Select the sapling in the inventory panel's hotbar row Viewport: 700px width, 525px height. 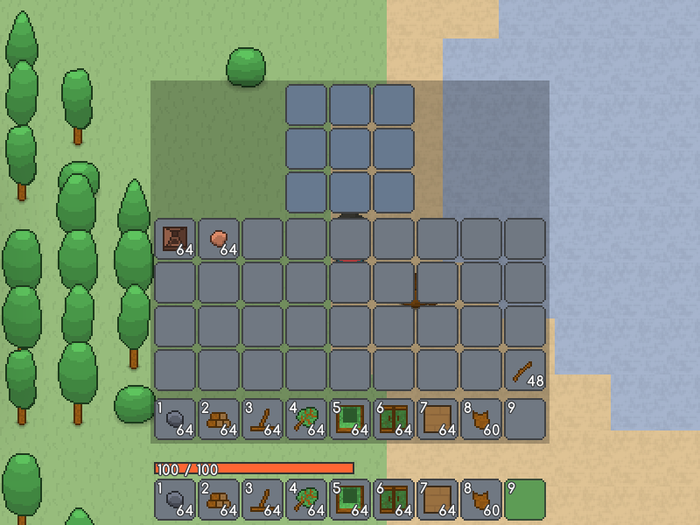[306, 419]
